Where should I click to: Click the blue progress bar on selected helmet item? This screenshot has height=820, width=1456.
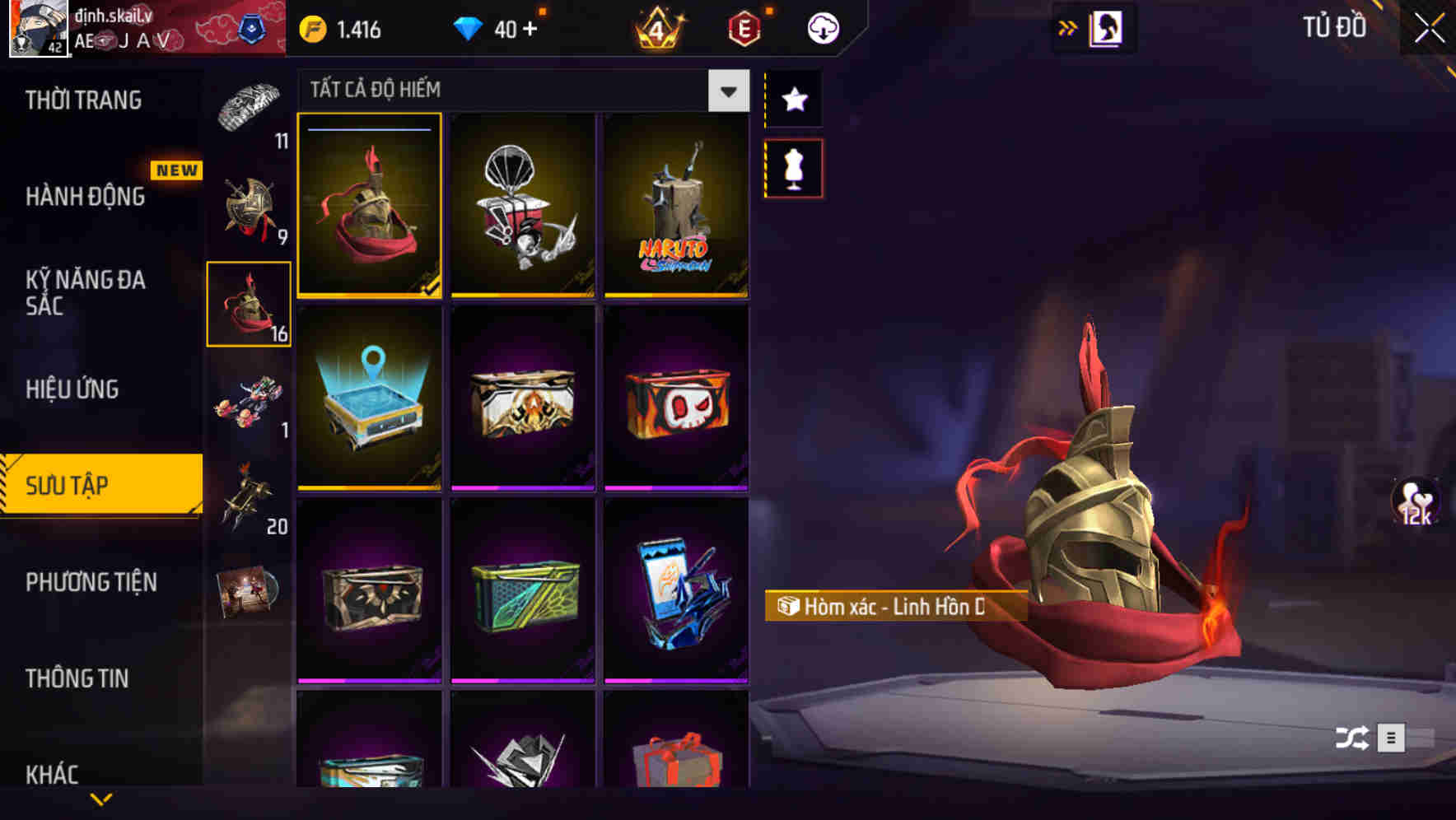point(369,131)
